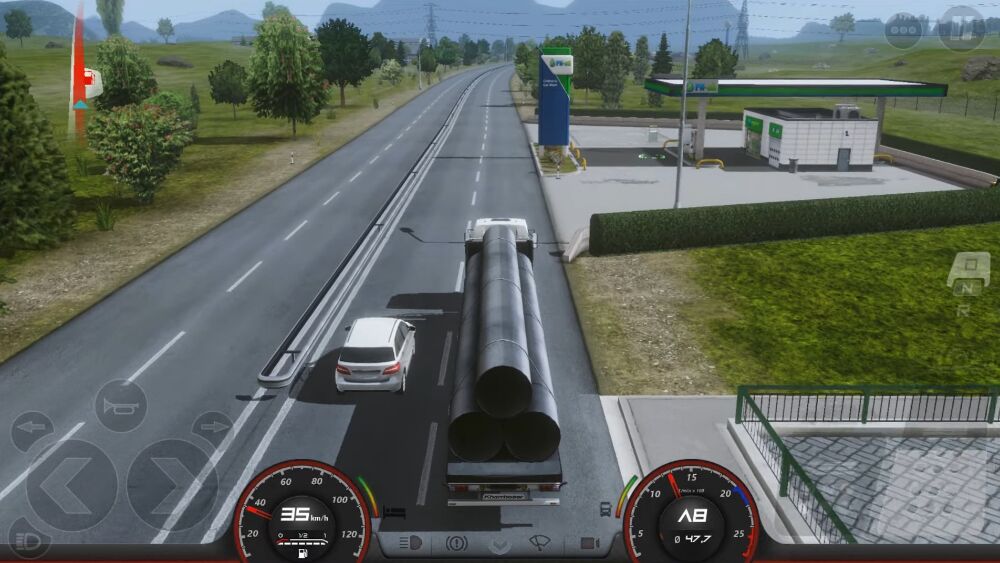Sound the truck horn

120,405
